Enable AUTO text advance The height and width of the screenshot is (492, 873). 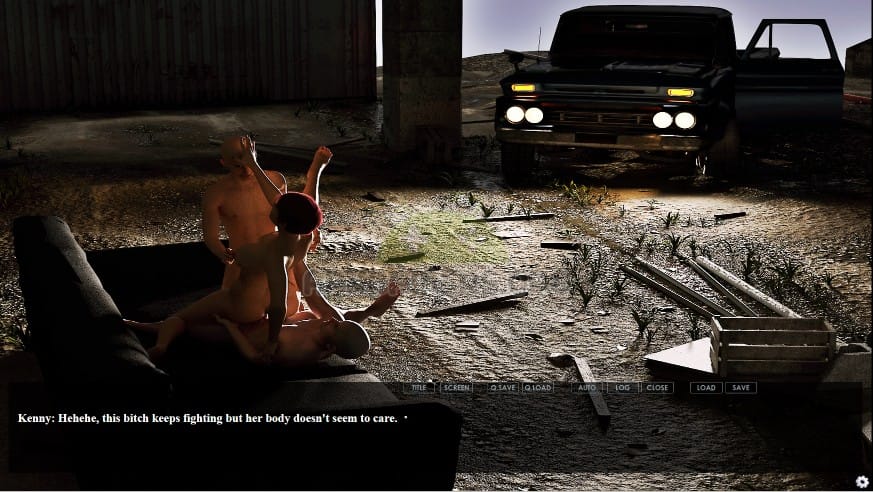[587, 387]
